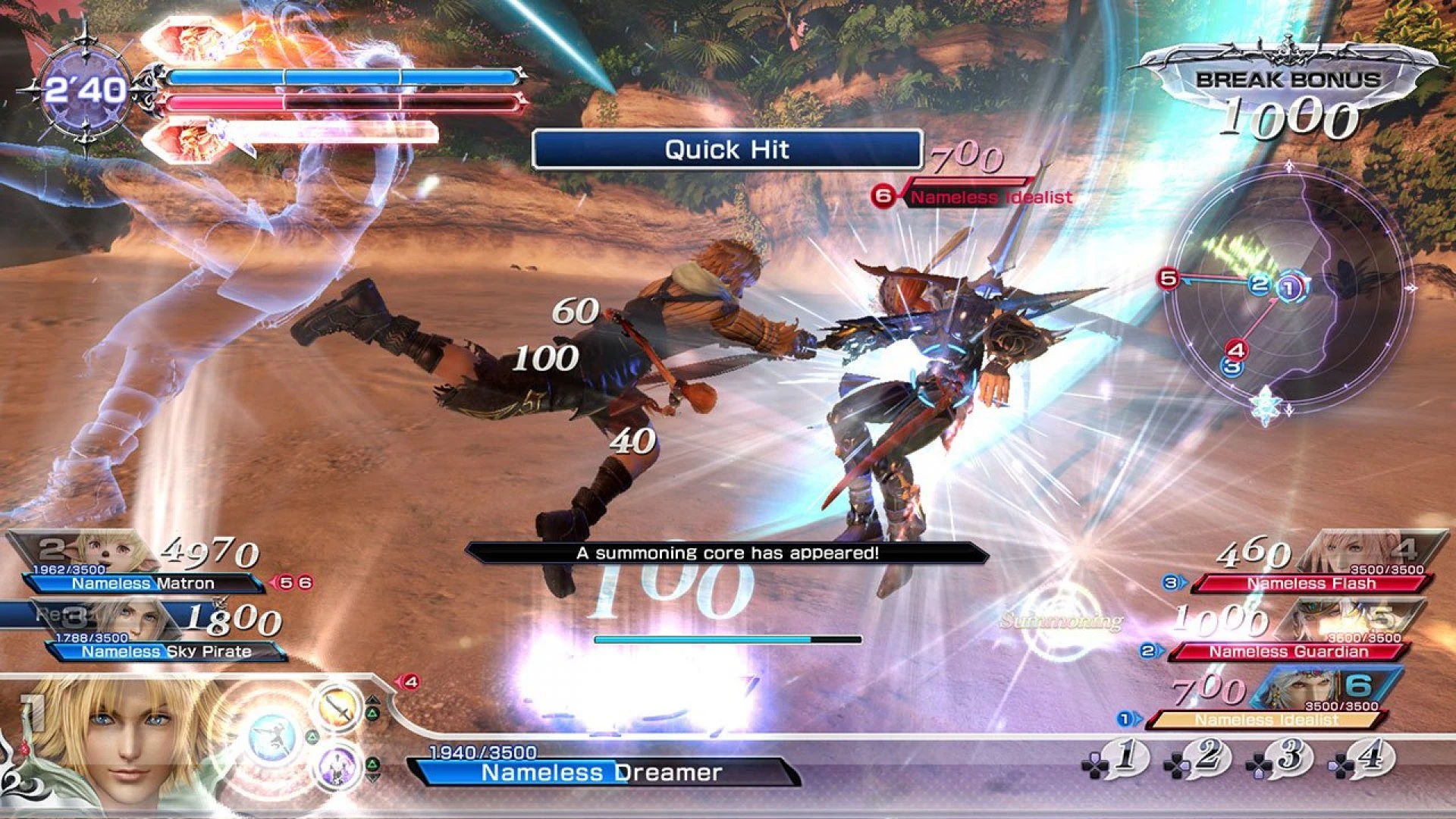1456x819 pixels.
Task: Open the red 4 arrow marker above the skill wheel
Action: tap(411, 682)
